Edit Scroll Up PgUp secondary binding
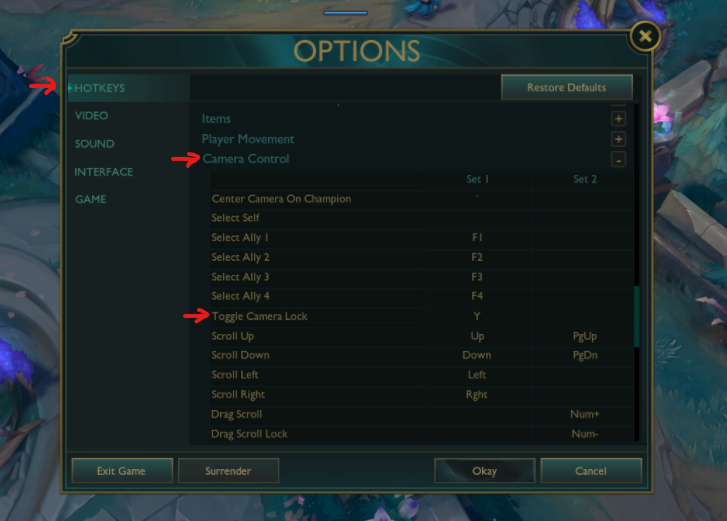 coord(584,336)
